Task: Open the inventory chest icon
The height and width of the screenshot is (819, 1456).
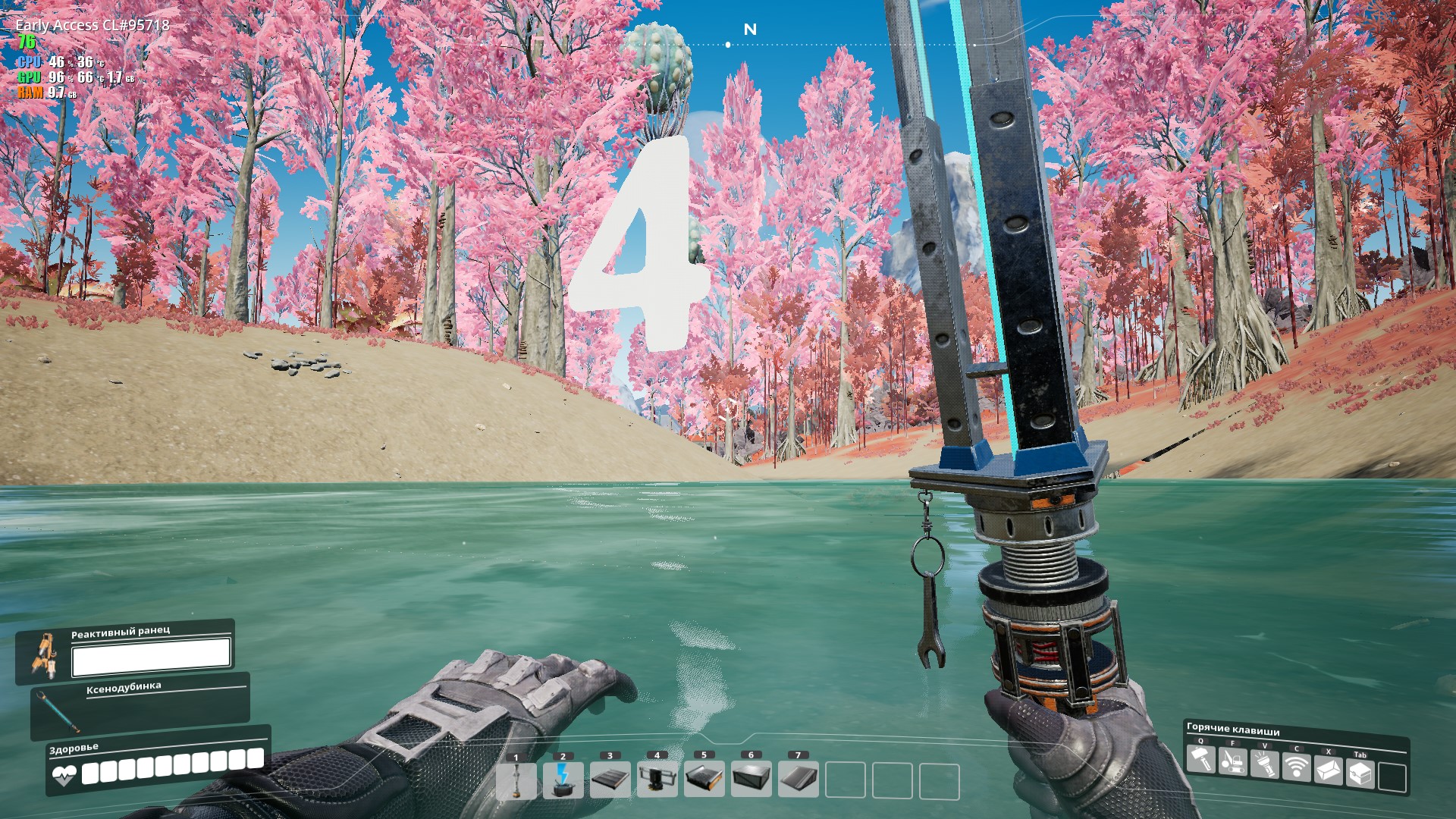Action: click(x=1360, y=774)
